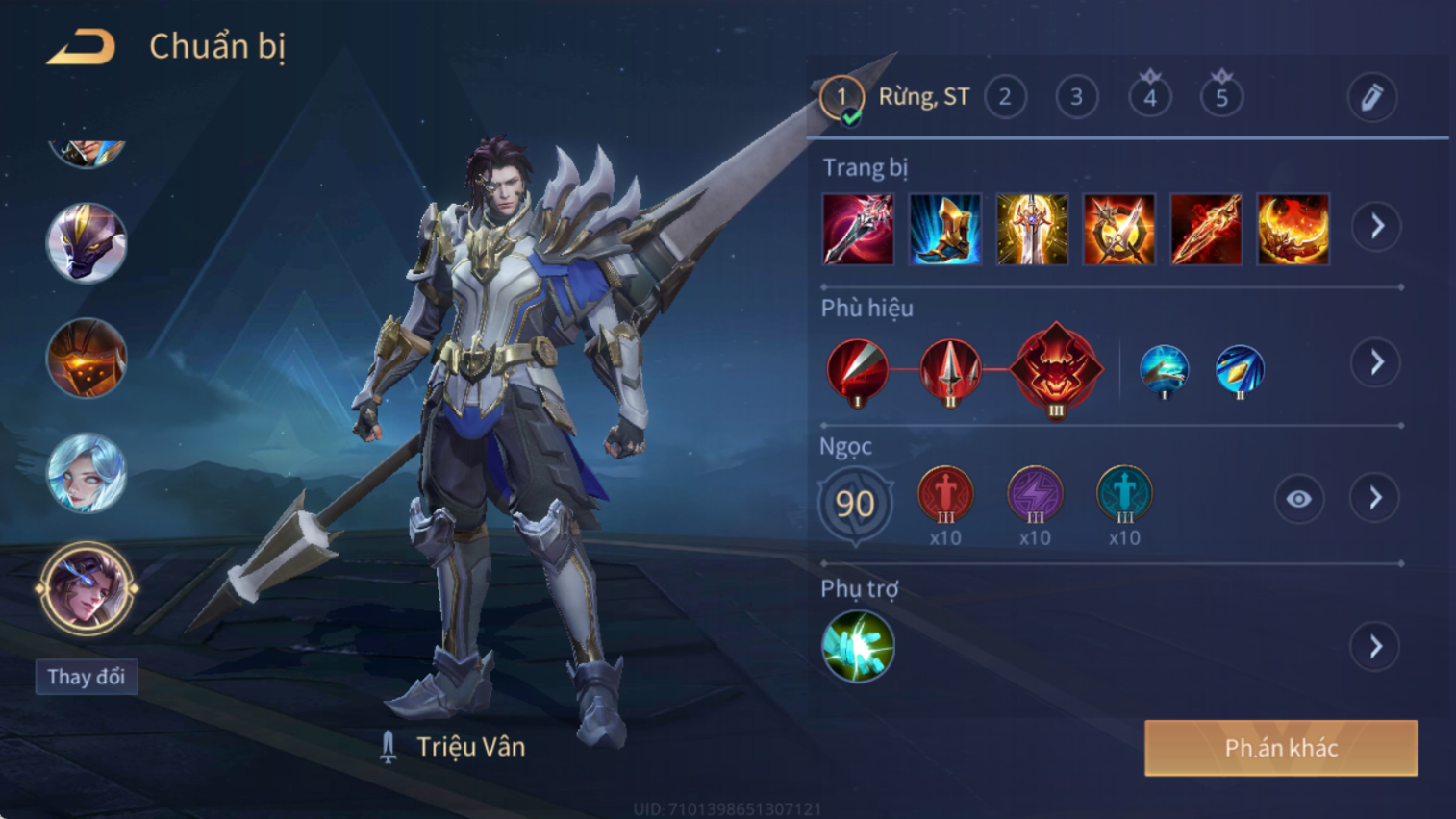The image size is (1456, 819).
Task: Click the Ph.án khác button
Action: tap(1280, 748)
